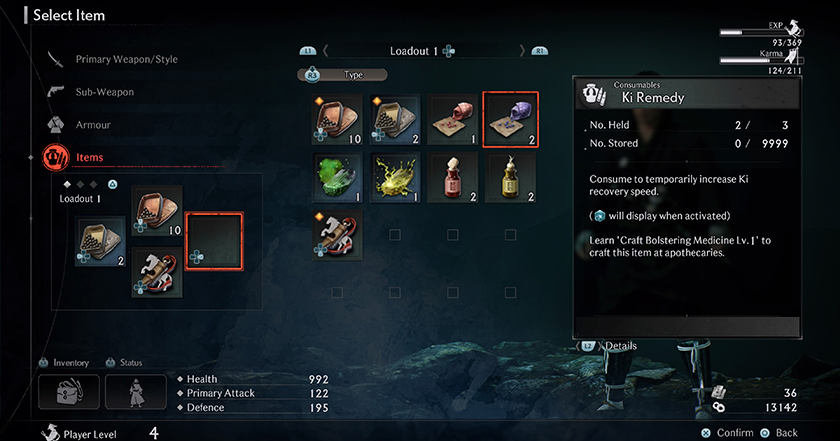
Task: Open the Inventory bag button
Action: point(68,390)
